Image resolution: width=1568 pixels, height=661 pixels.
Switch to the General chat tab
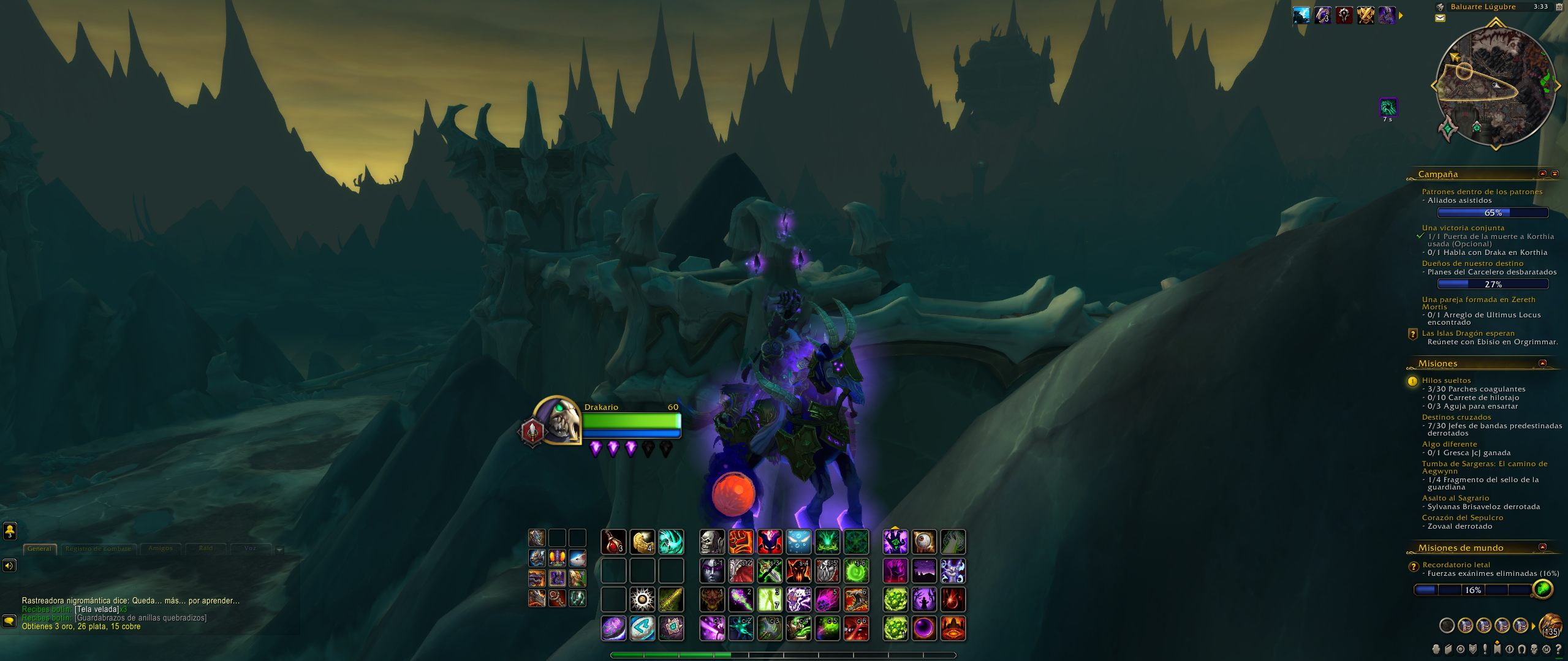point(40,549)
